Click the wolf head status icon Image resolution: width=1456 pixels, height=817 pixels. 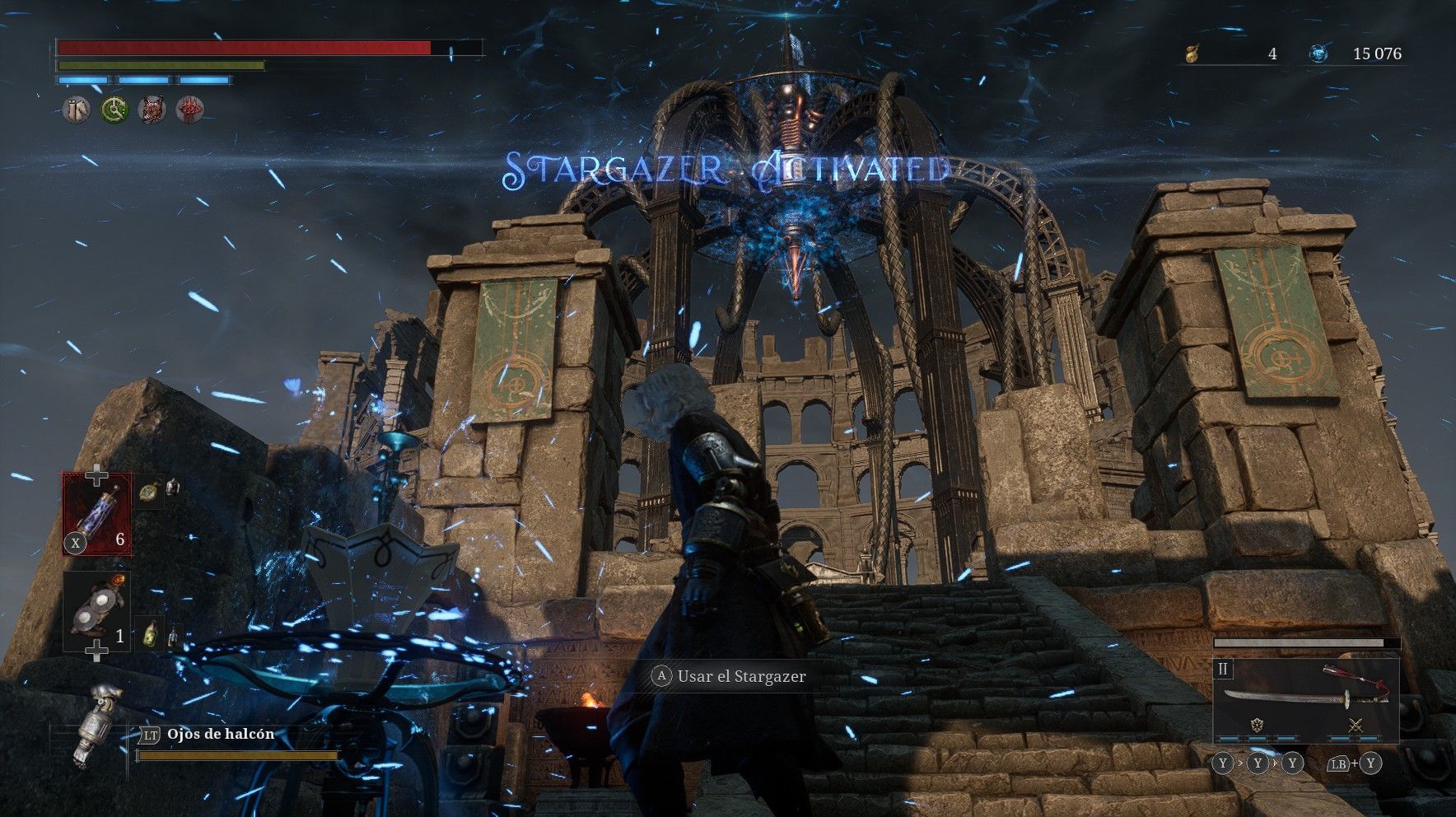pyautogui.click(x=152, y=109)
